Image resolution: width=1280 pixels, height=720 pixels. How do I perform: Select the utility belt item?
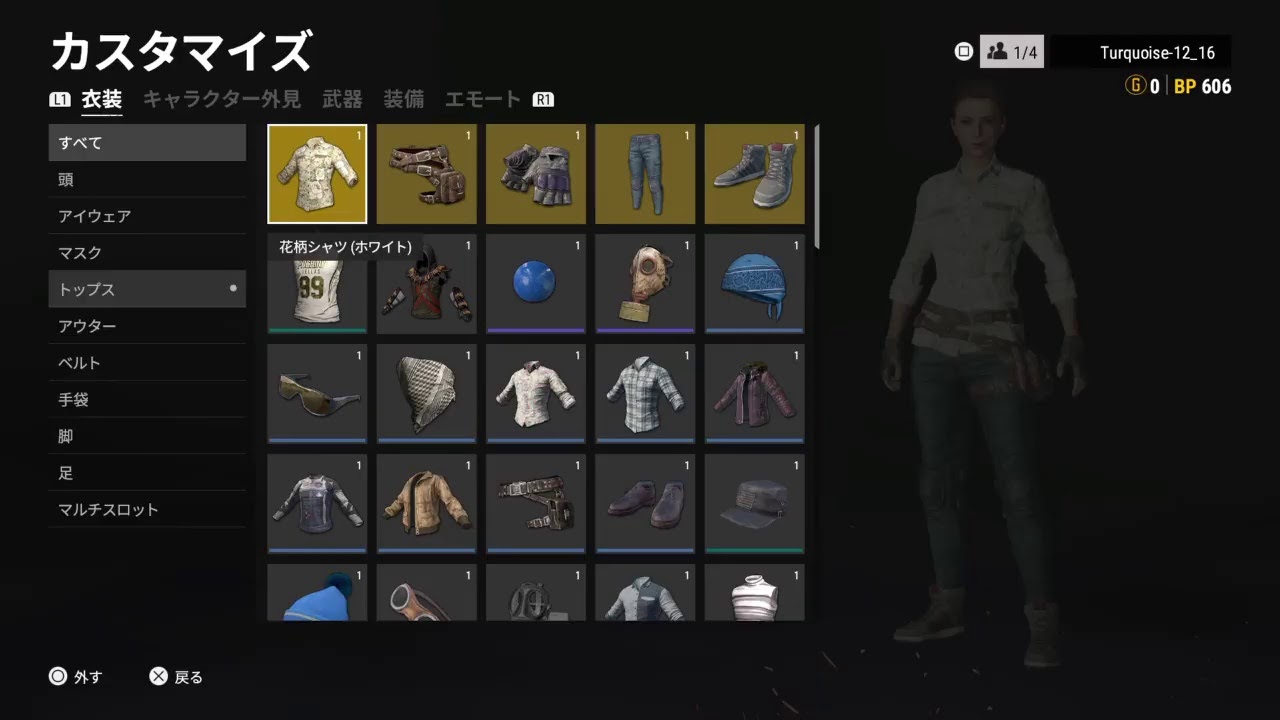[535, 503]
